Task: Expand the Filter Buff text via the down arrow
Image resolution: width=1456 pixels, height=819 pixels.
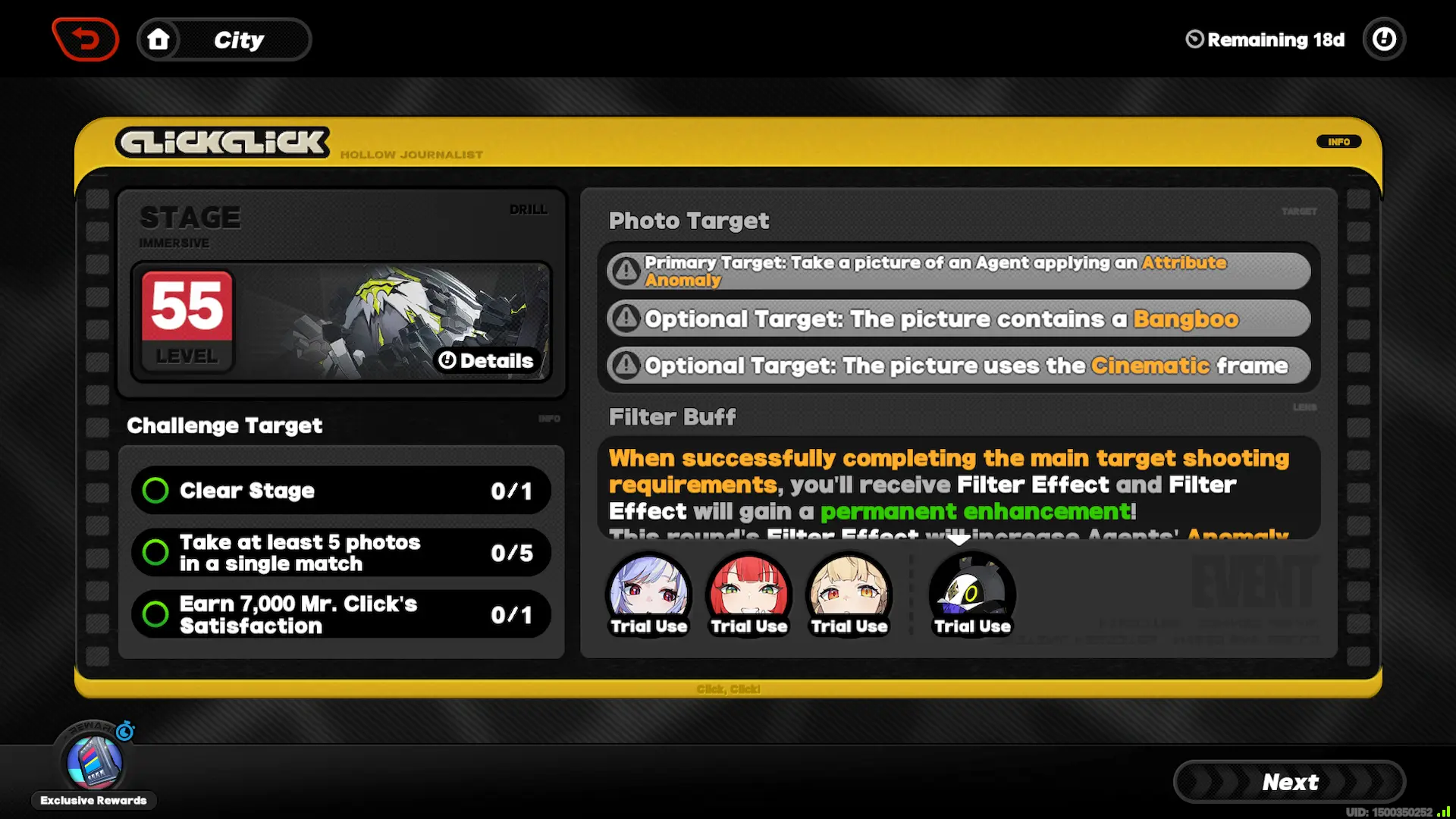Action: (959, 540)
